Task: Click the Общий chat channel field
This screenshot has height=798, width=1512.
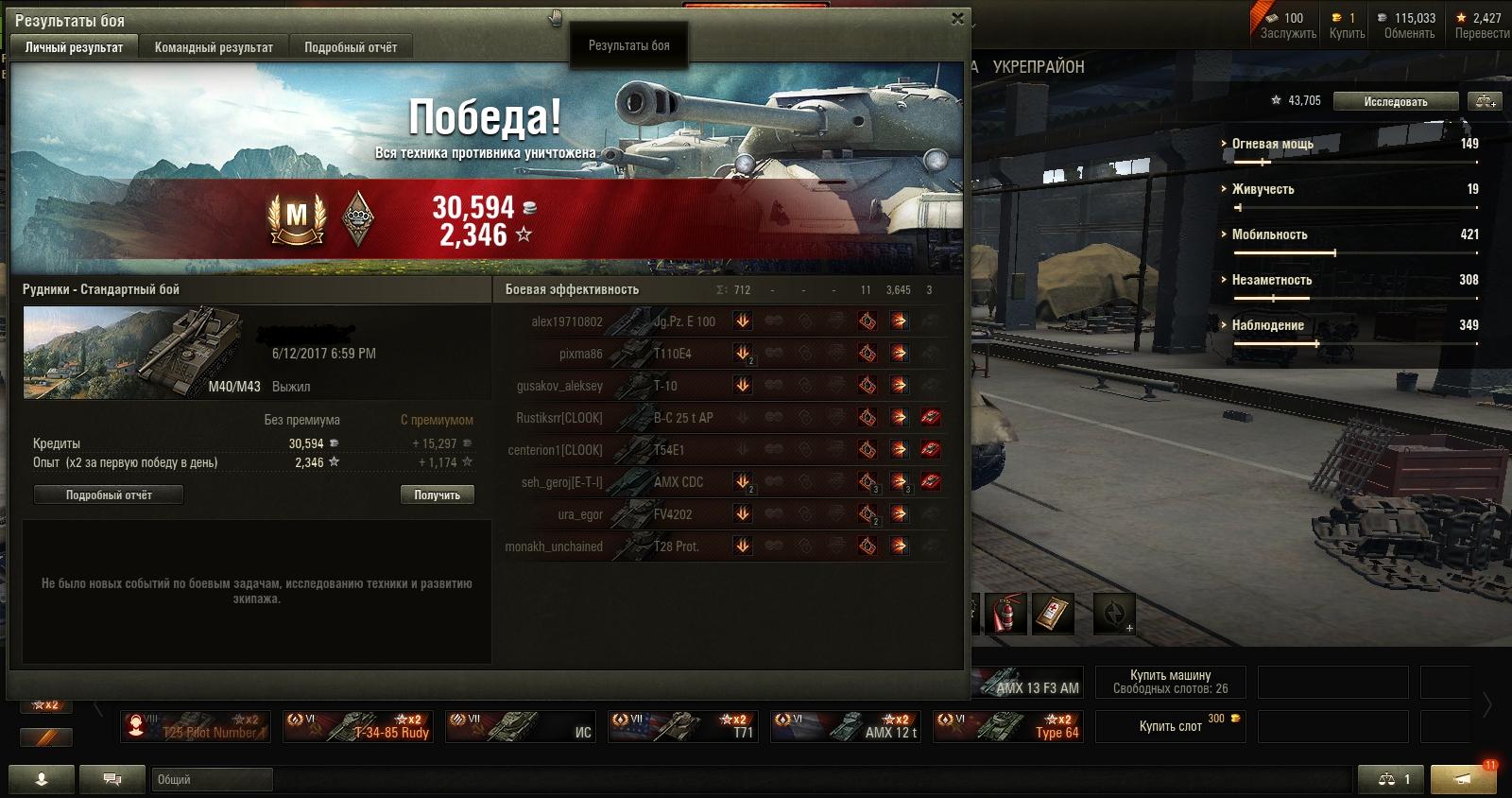Action: click(x=212, y=779)
